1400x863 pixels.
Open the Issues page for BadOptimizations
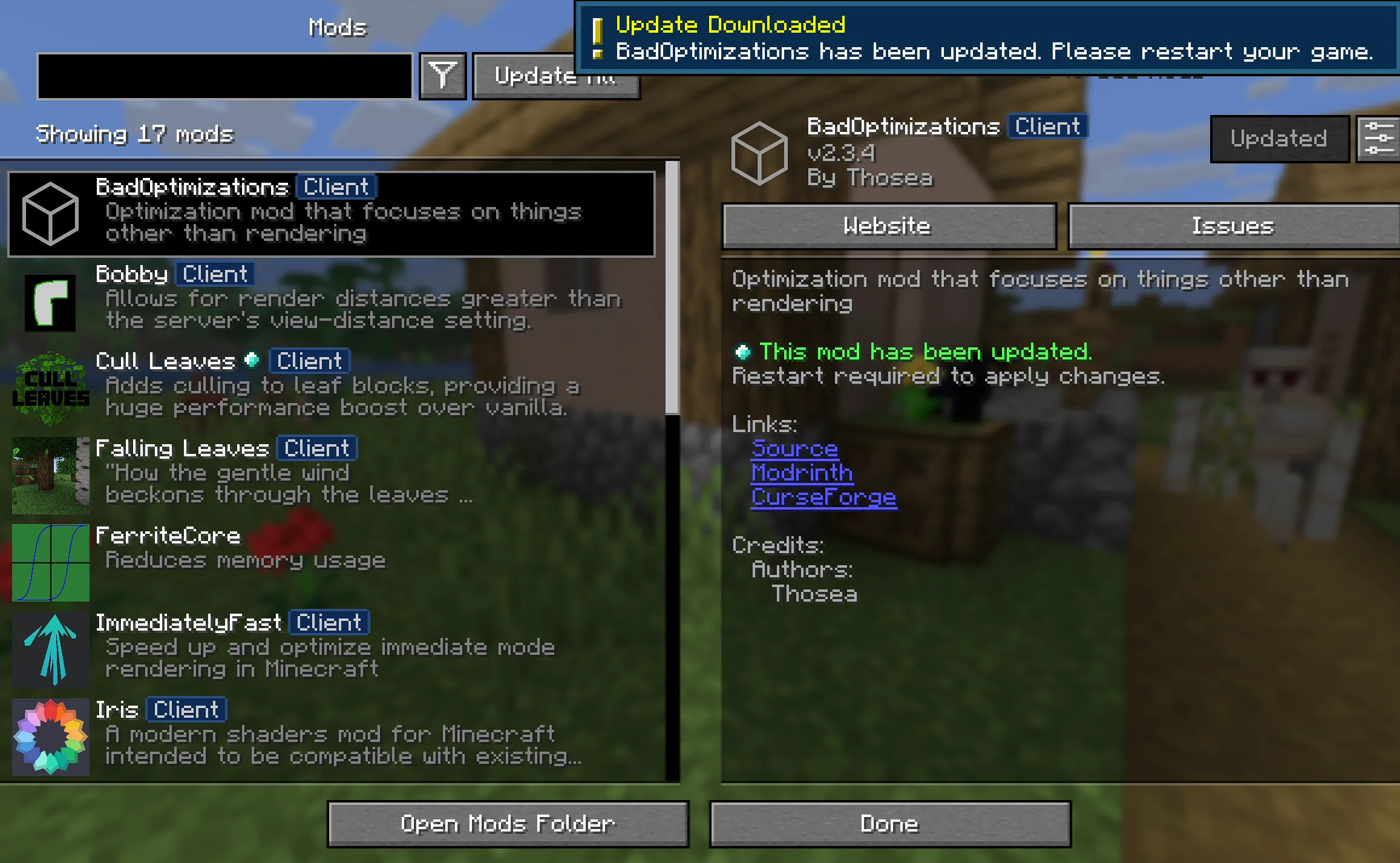[x=1232, y=226]
